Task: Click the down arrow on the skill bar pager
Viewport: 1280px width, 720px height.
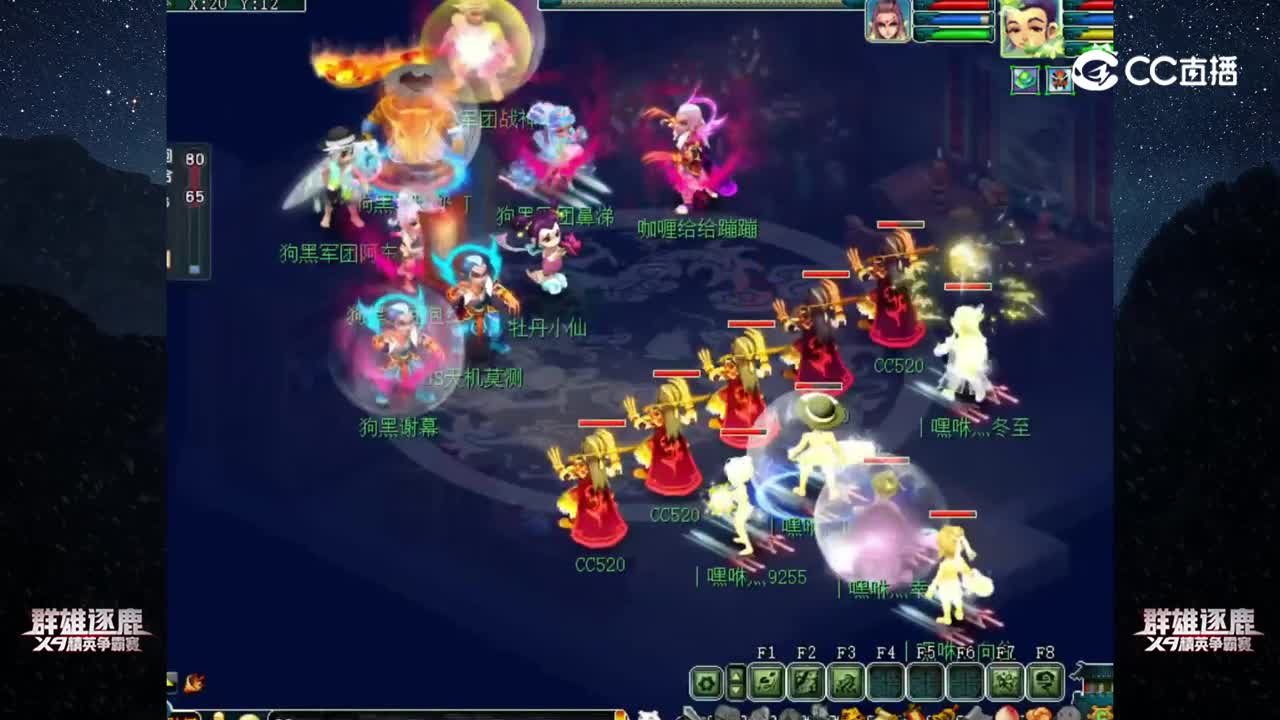Action: pyautogui.click(x=737, y=690)
